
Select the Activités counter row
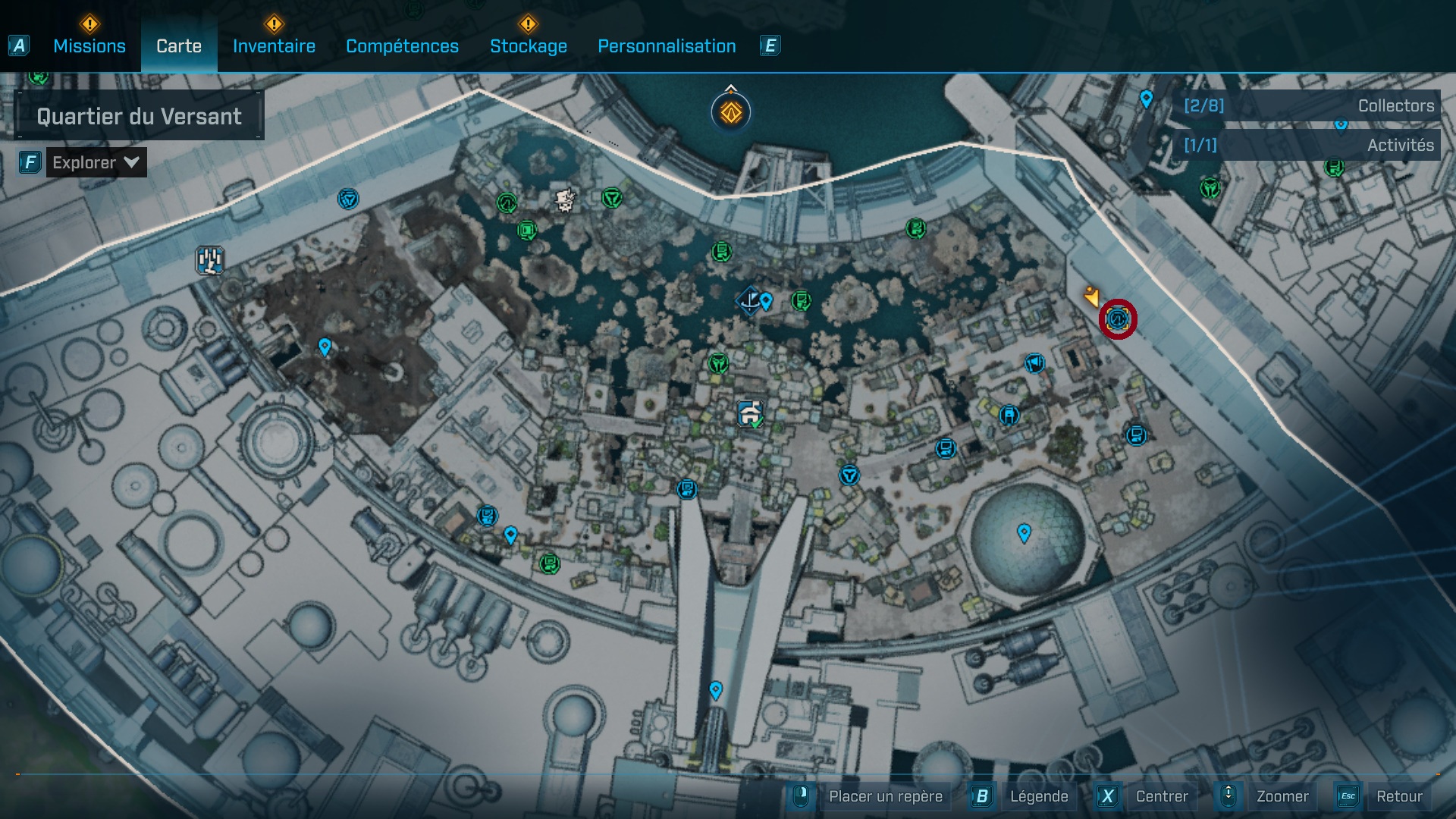pos(1308,145)
